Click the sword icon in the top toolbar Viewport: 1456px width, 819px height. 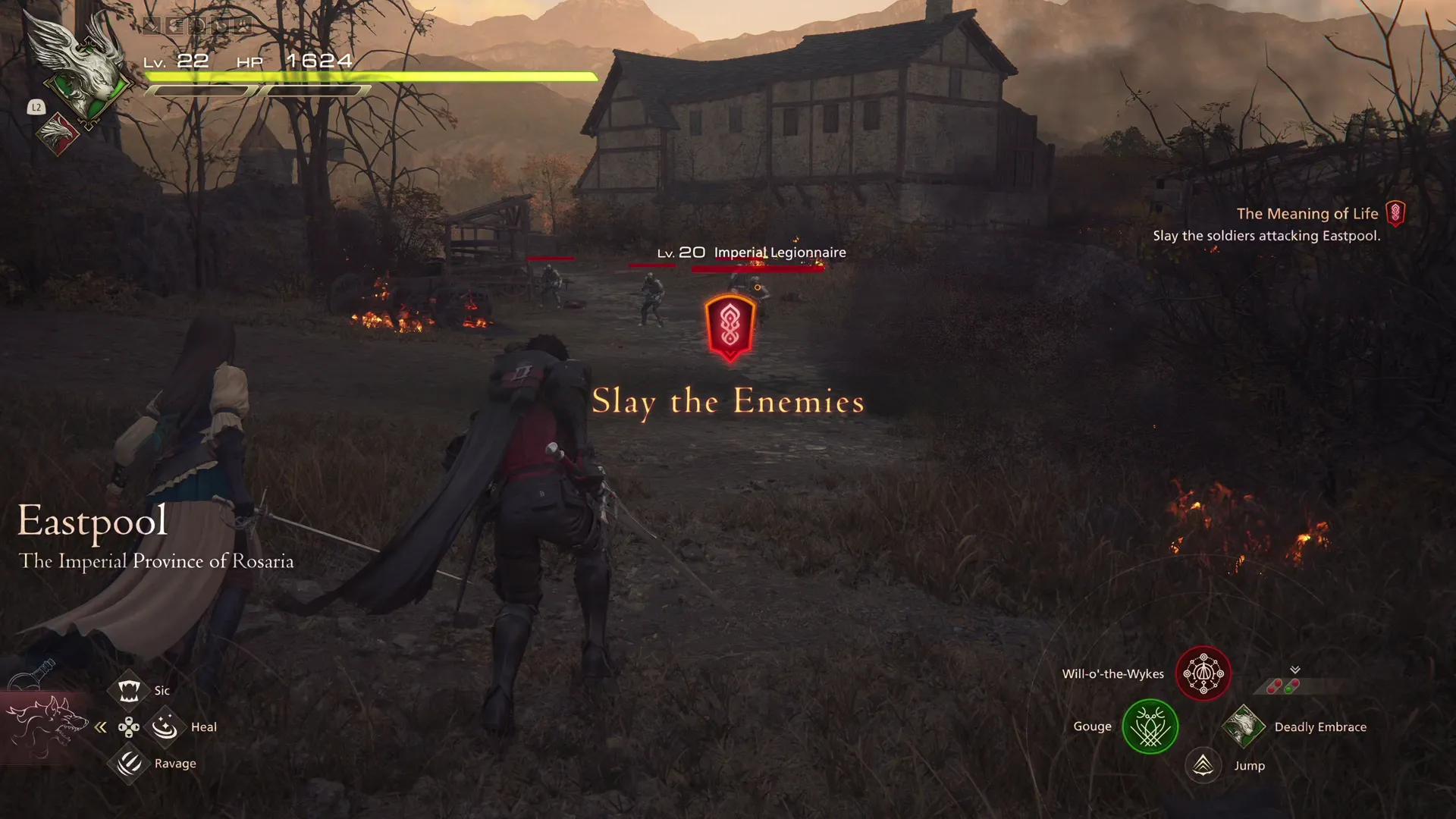(x=152, y=25)
